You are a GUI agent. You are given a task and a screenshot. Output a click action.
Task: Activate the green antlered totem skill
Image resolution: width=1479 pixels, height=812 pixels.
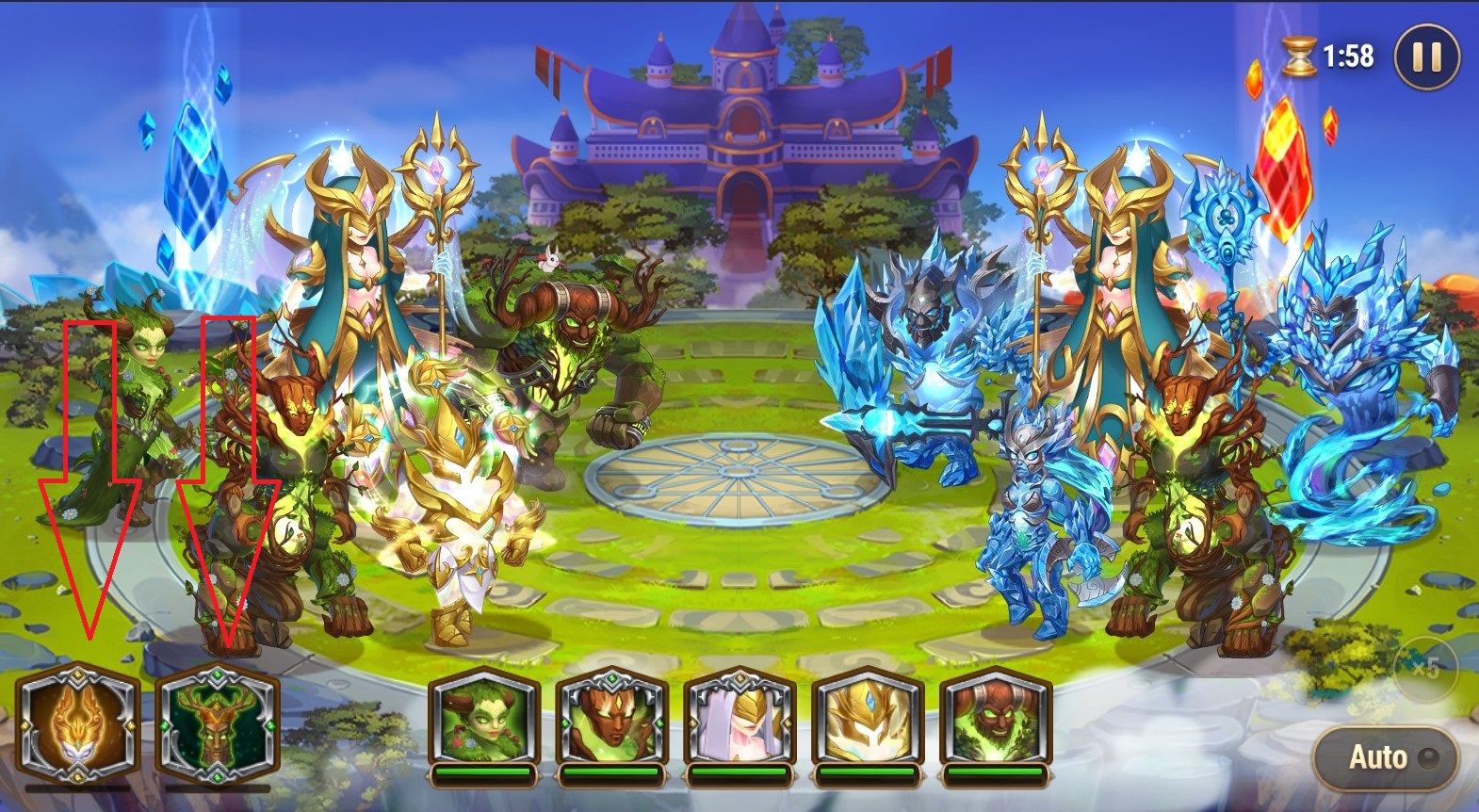pos(218,724)
